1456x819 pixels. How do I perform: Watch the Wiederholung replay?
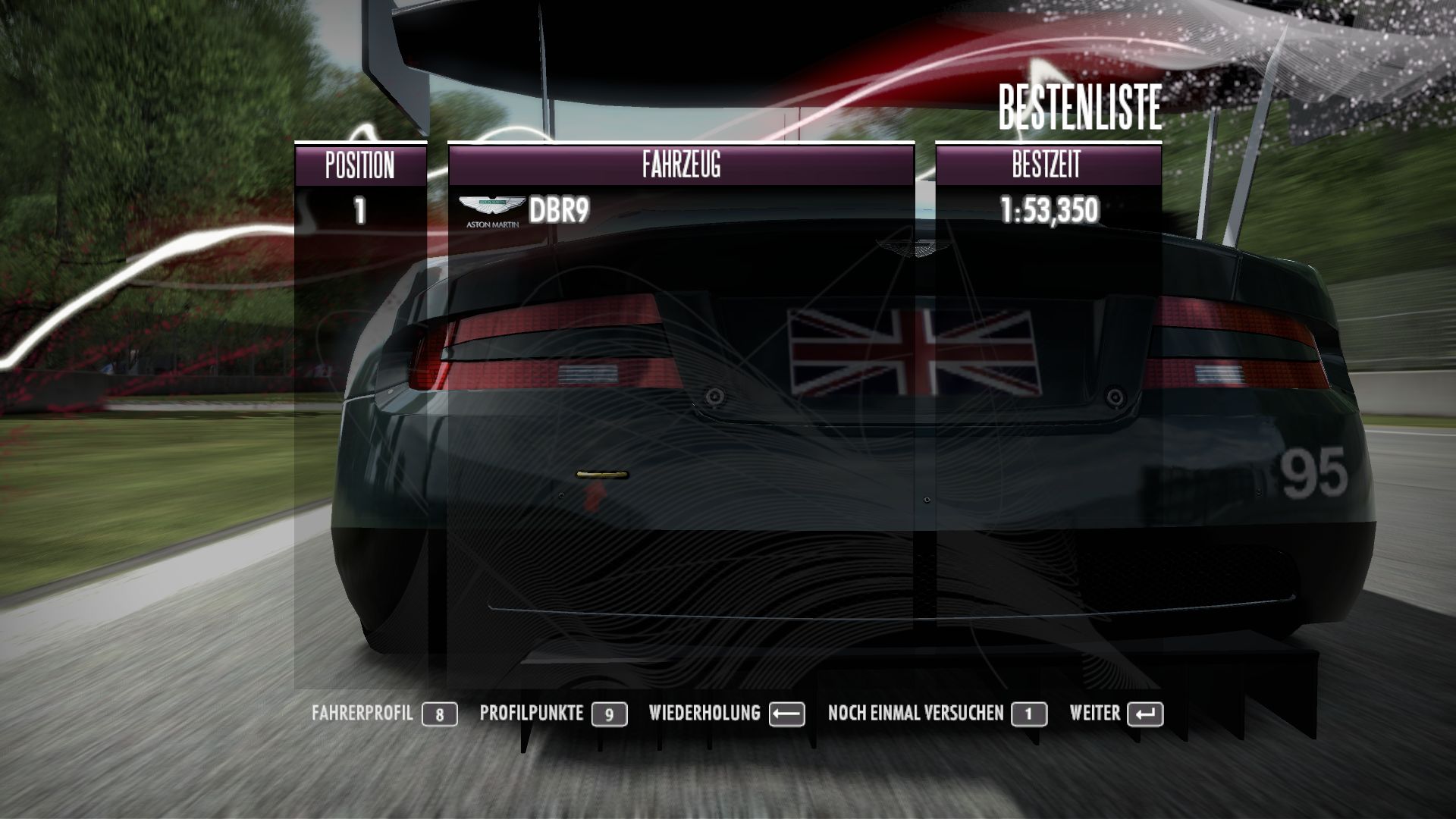point(726,714)
